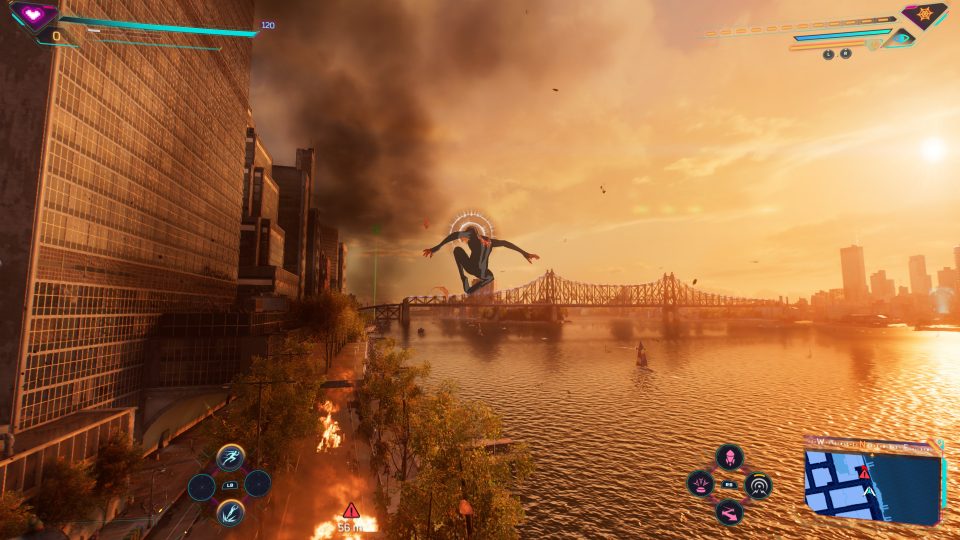Viewport: 960px width, 540px height.
Task: Open the city minimap
Action: [872, 485]
